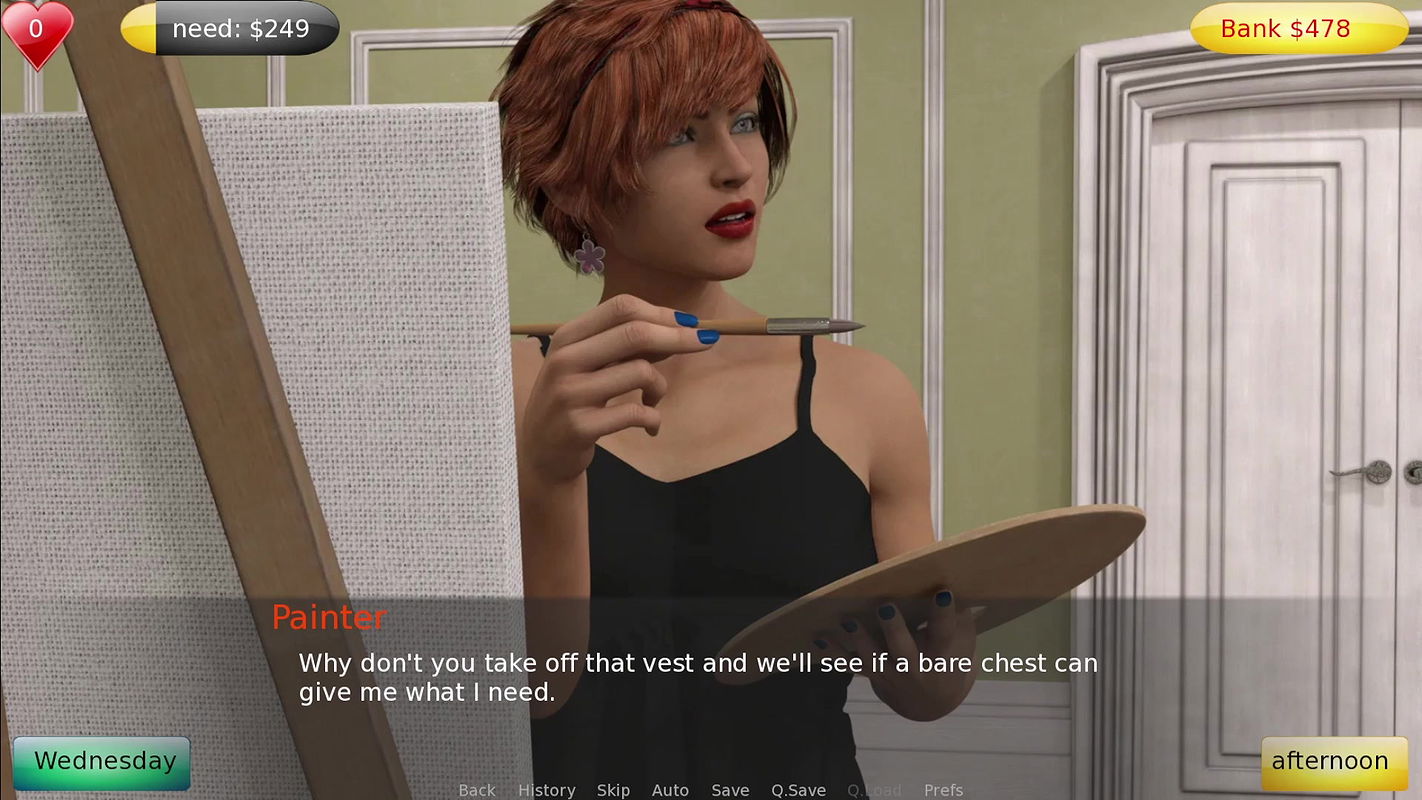Open the dialogue History log
The image size is (1422, 800).
[546, 790]
